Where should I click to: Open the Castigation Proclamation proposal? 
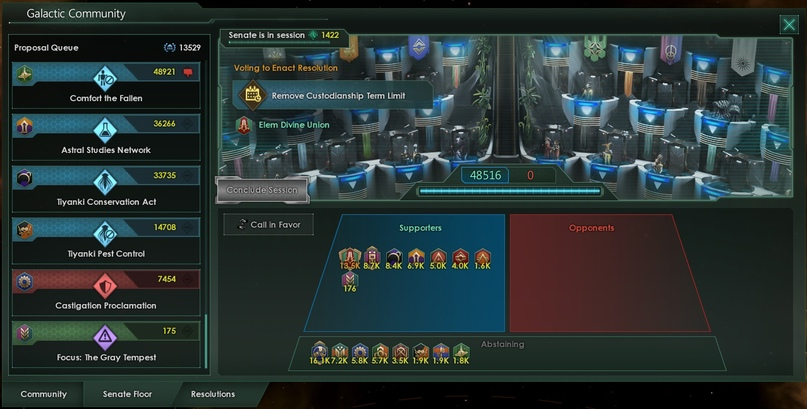(106, 293)
